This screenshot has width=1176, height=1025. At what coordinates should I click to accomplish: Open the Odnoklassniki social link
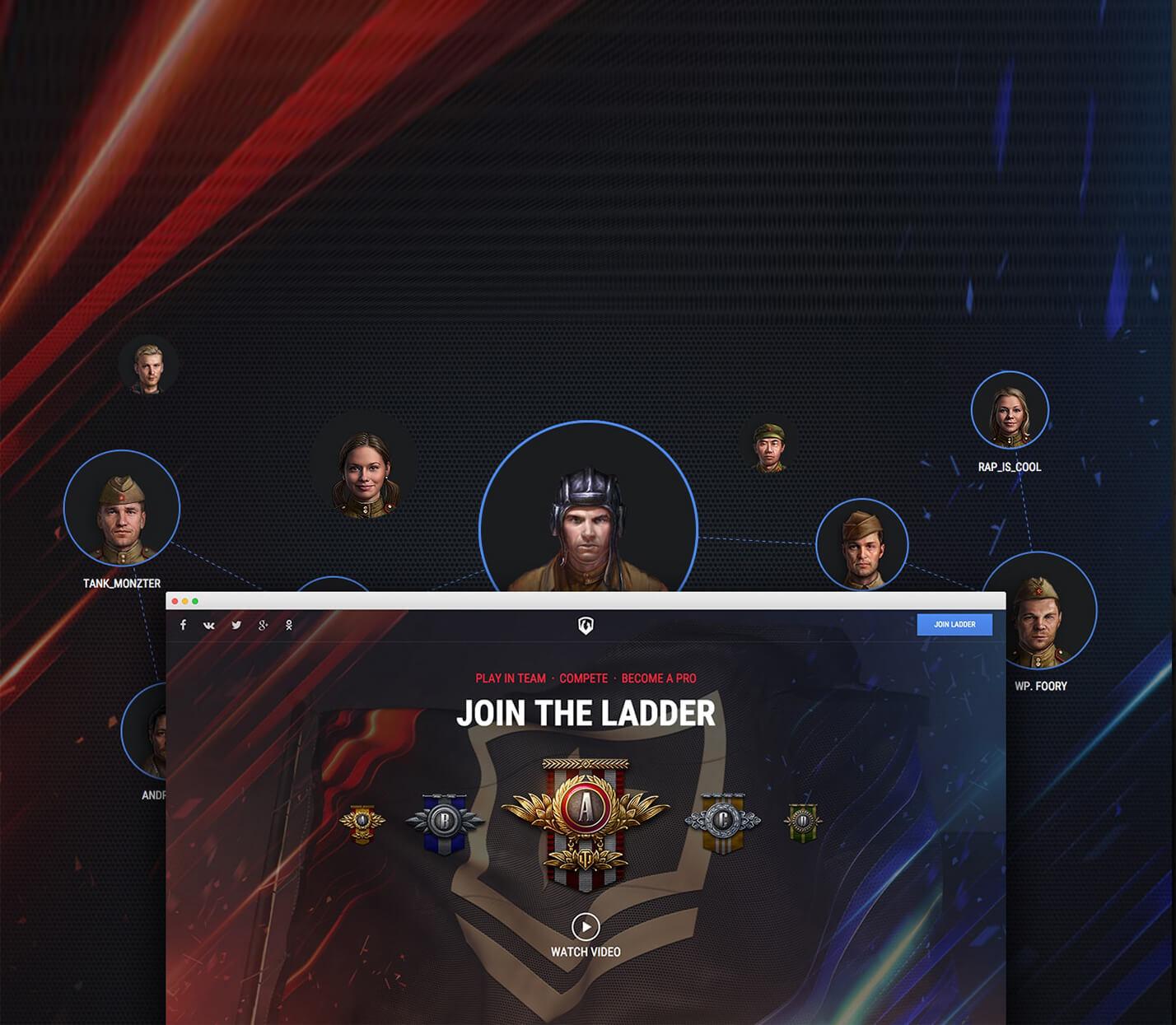pos(289,625)
